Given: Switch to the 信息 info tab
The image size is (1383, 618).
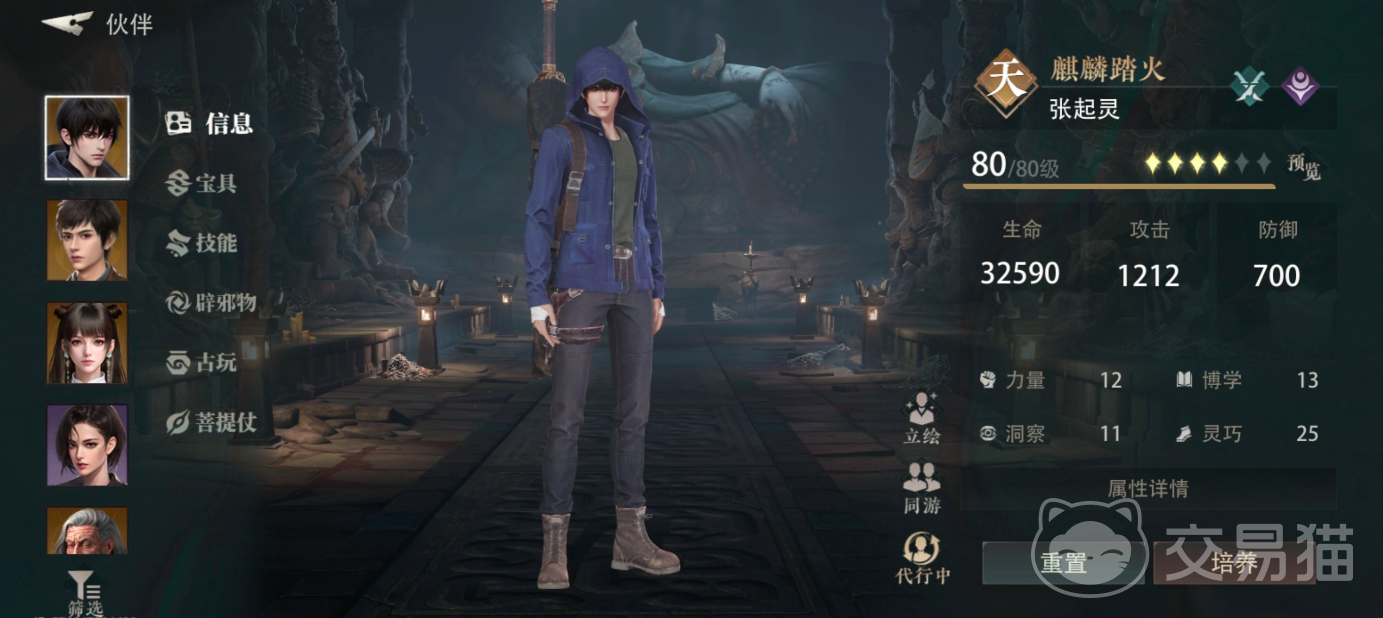Looking at the screenshot, I should click(x=211, y=123).
